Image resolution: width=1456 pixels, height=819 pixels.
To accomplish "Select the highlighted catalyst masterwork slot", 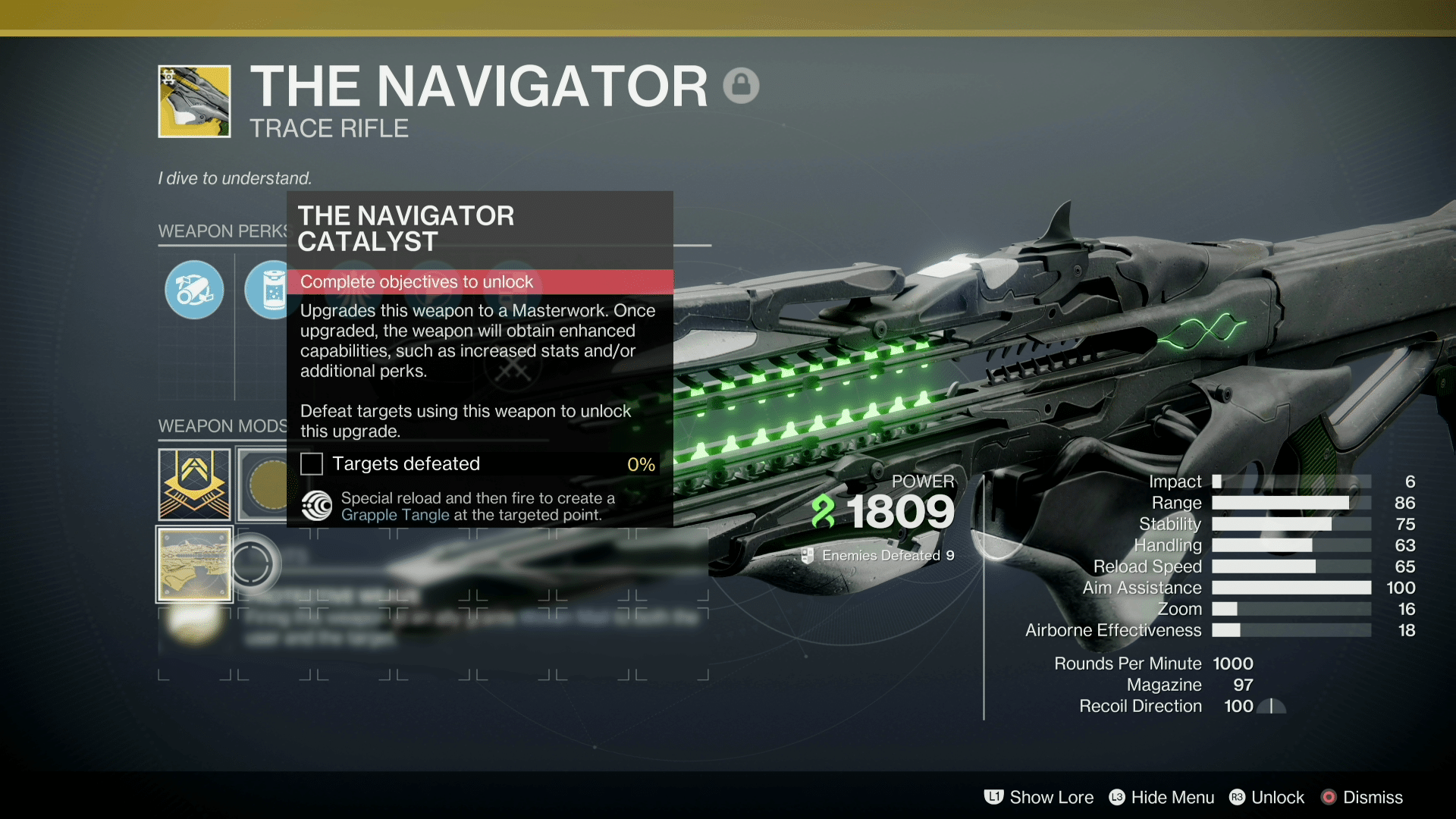I will (194, 564).
